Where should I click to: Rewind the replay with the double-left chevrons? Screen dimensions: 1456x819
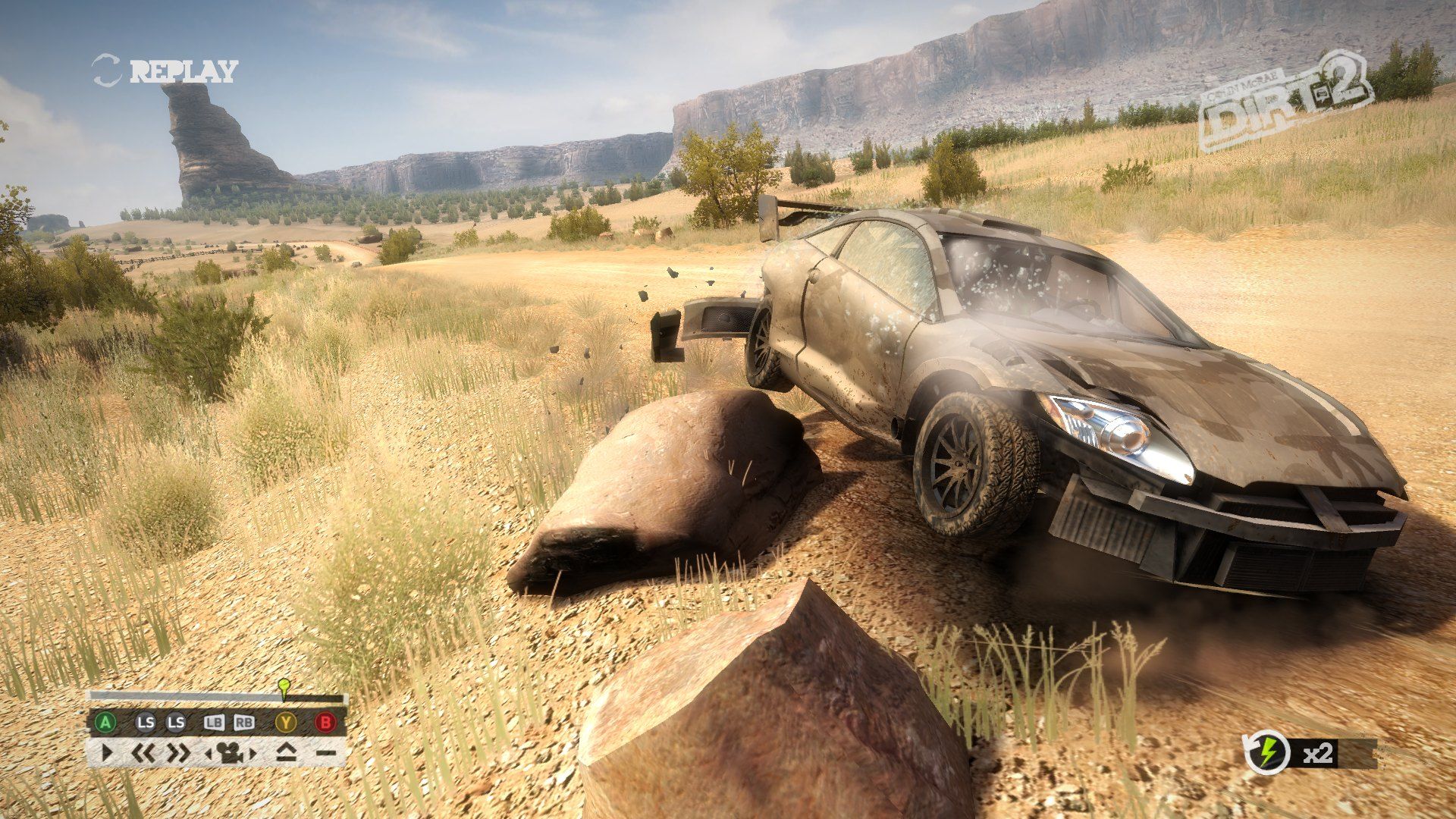click(143, 752)
